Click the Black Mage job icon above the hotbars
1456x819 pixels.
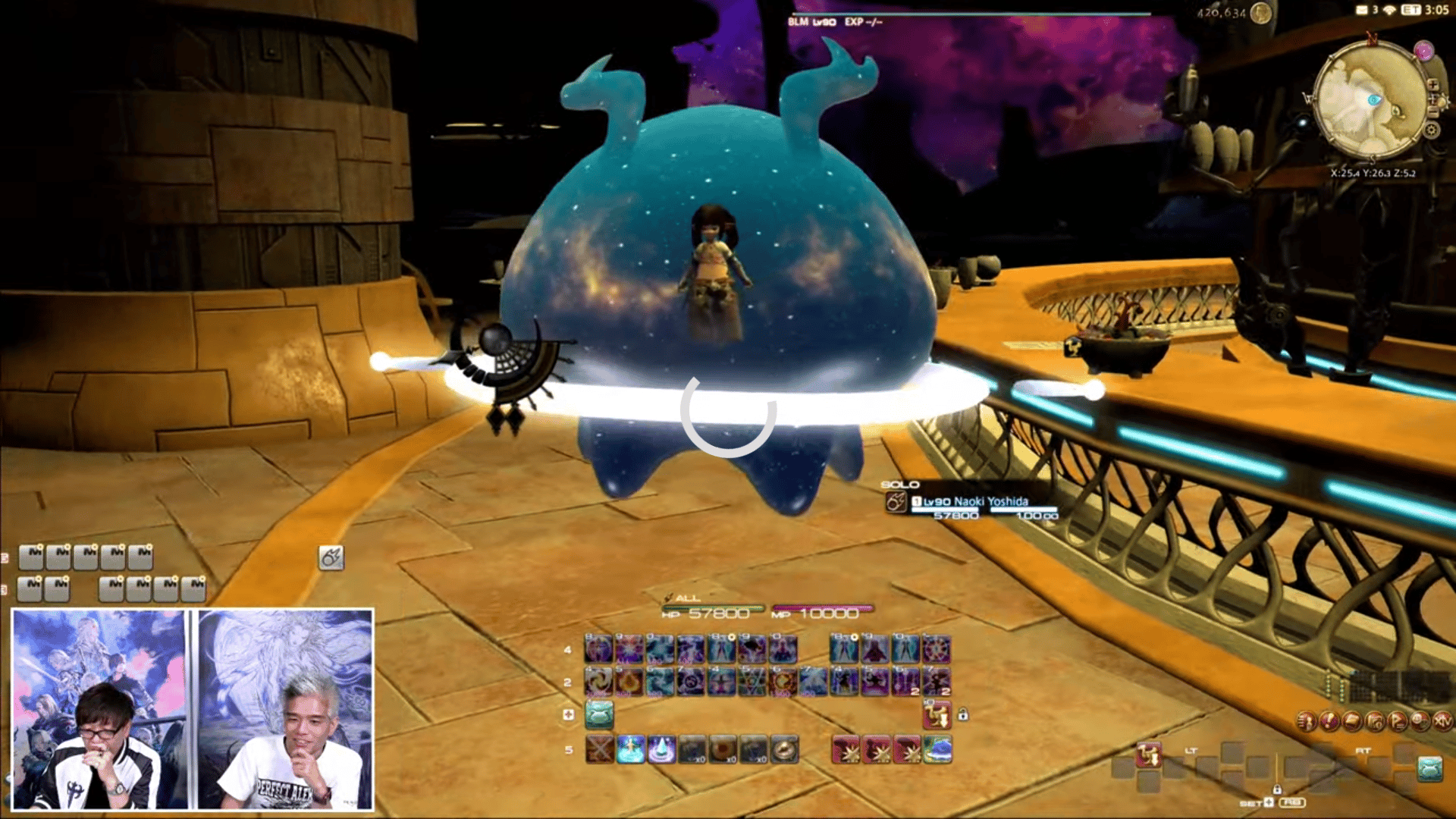click(330, 558)
